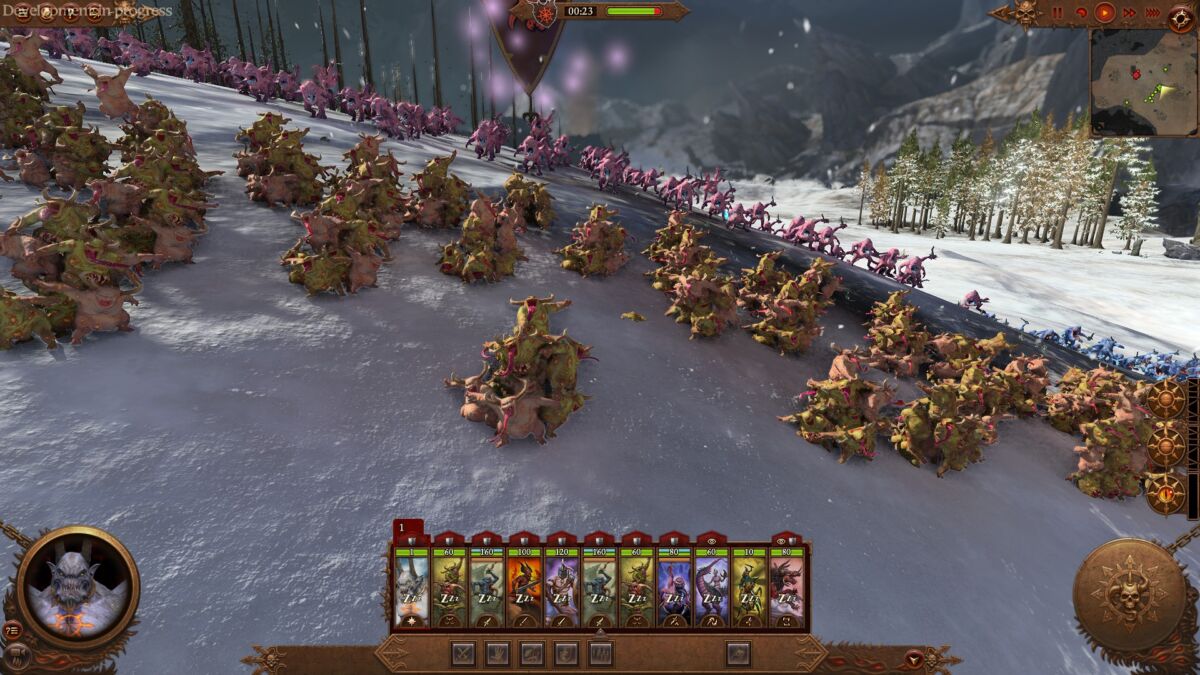
Task: Set battle to fast forward speed
Action: [x=1129, y=13]
